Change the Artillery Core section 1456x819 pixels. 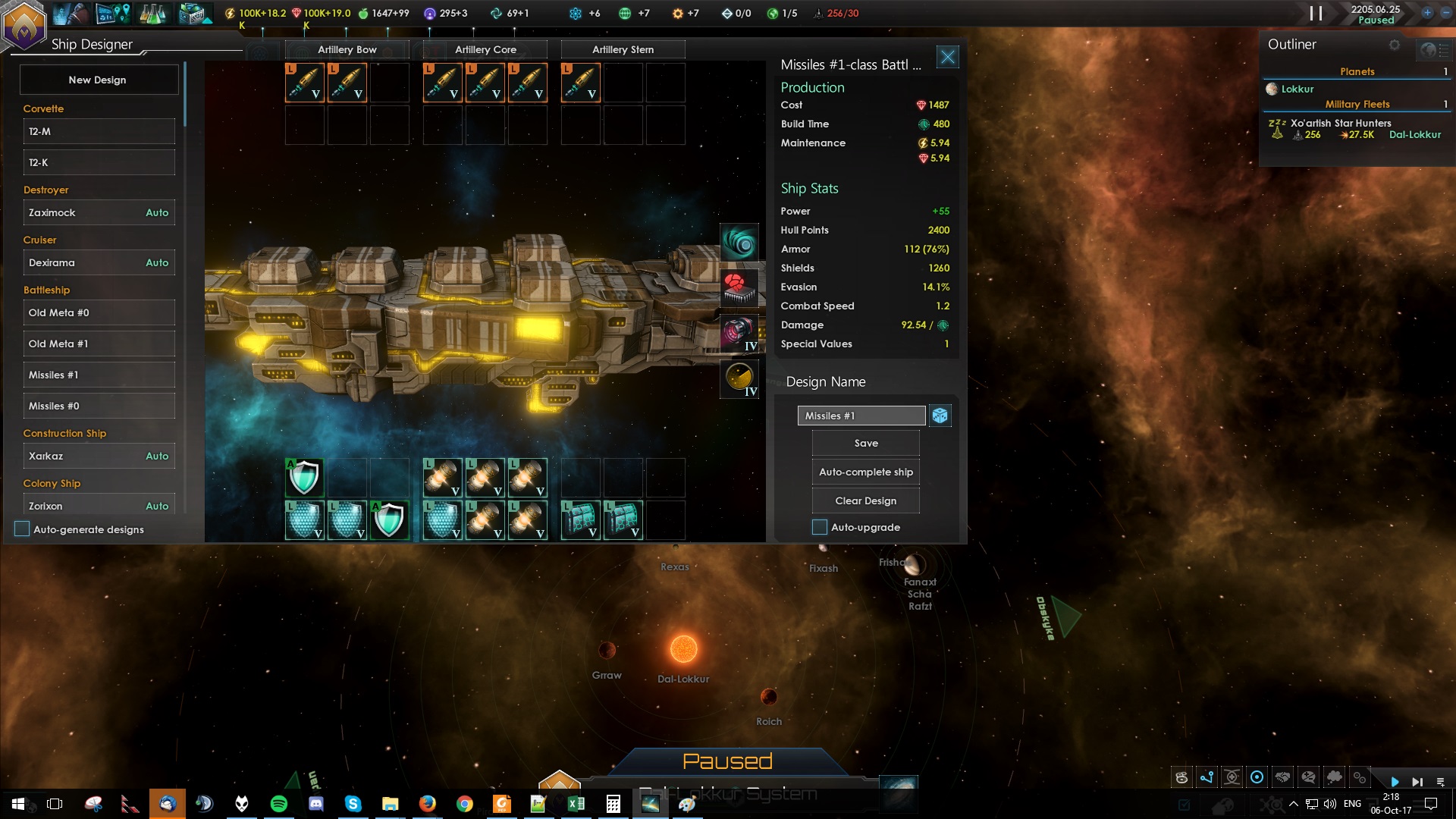485,49
